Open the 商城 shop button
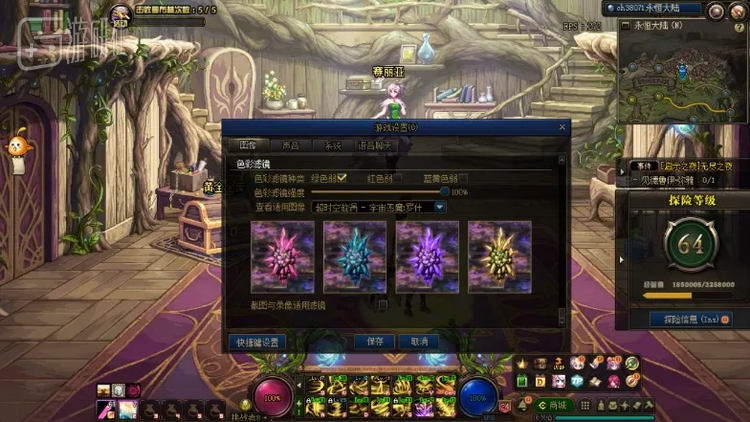This screenshot has width=750, height=422. 553,405
